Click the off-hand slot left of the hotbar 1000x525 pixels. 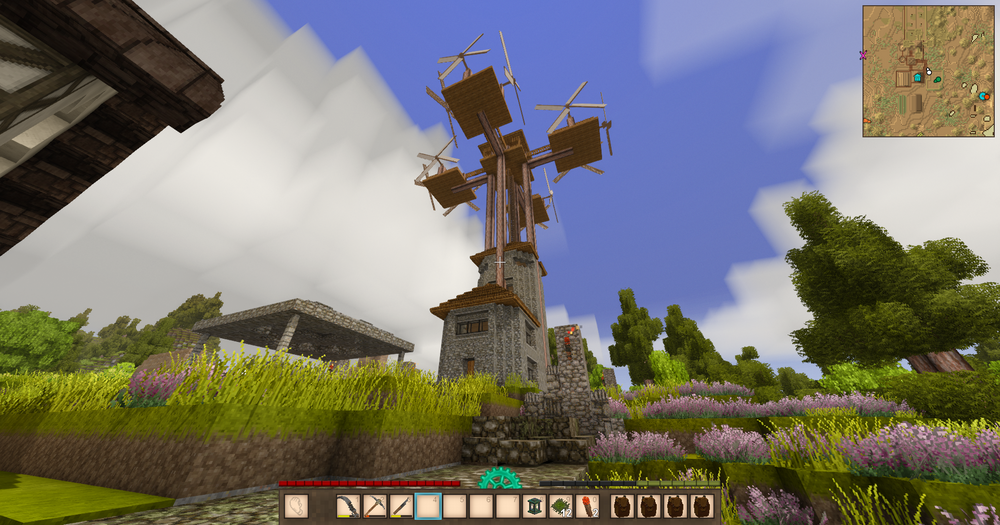[x=296, y=507]
